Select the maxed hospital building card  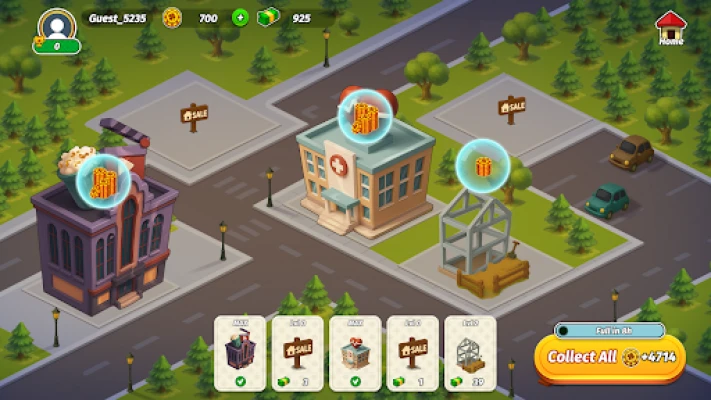[x=356, y=353]
